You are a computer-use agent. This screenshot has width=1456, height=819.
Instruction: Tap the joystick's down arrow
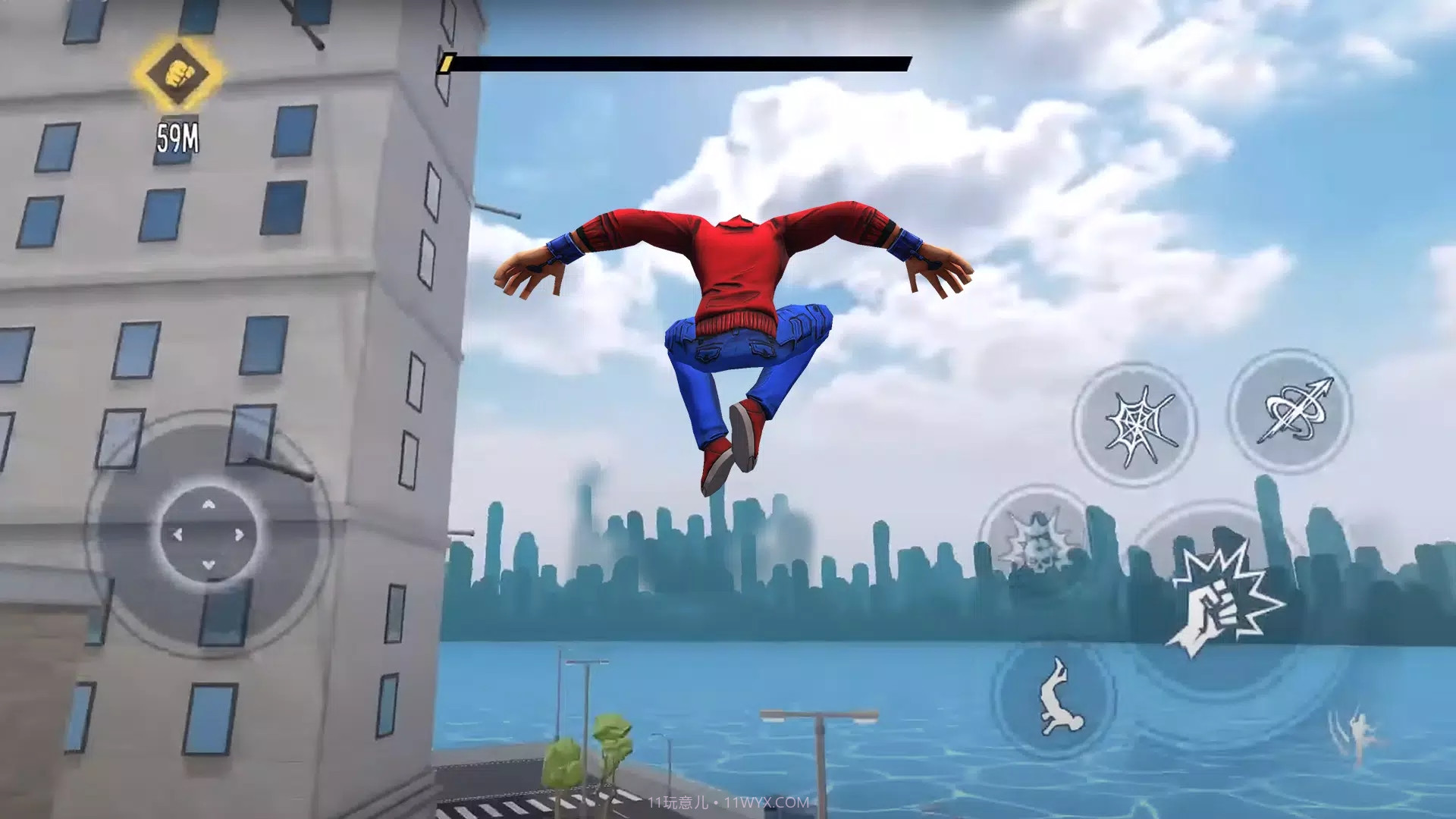[209, 565]
